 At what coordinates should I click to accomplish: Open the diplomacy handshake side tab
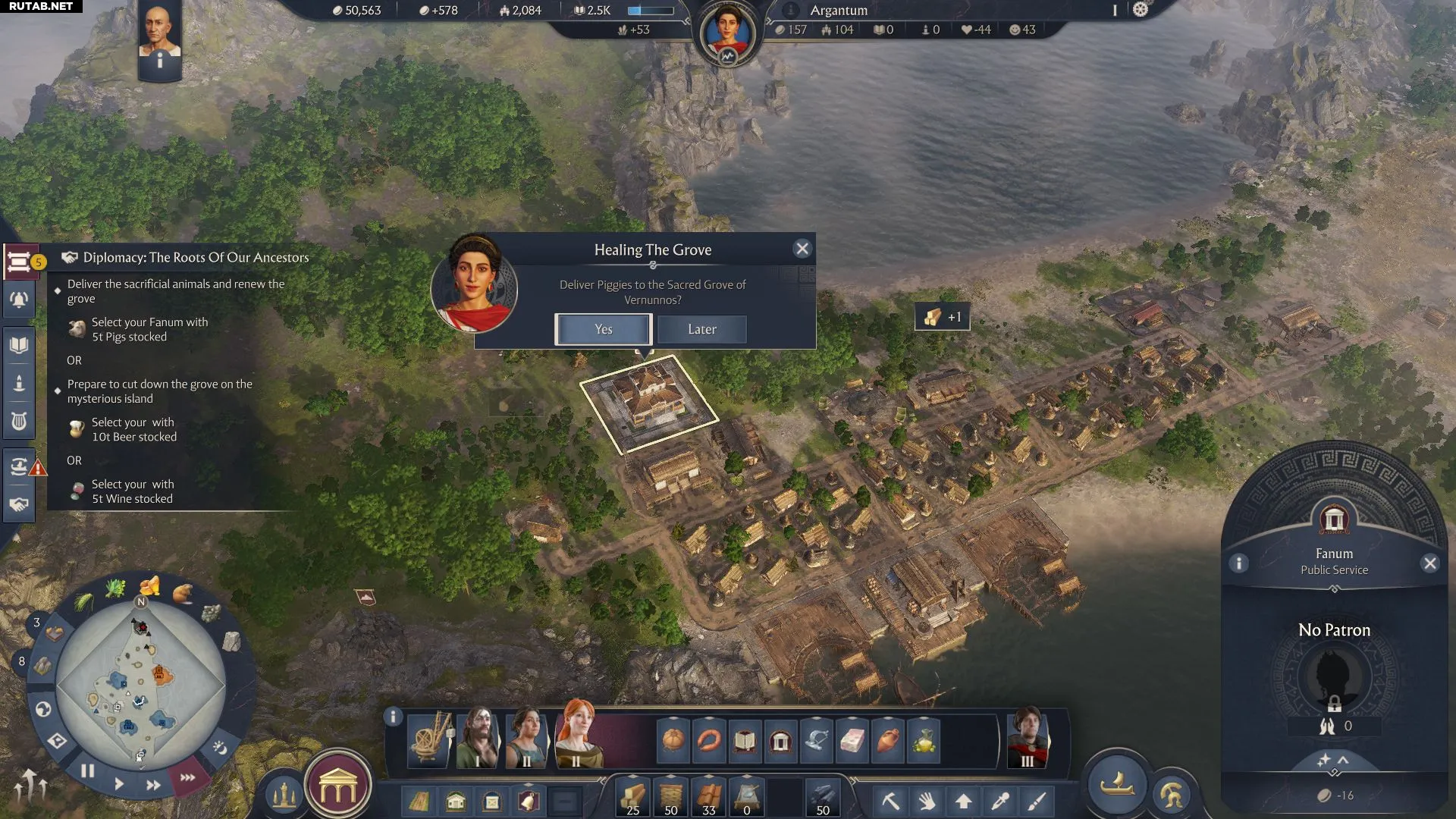(x=19, y=504)
